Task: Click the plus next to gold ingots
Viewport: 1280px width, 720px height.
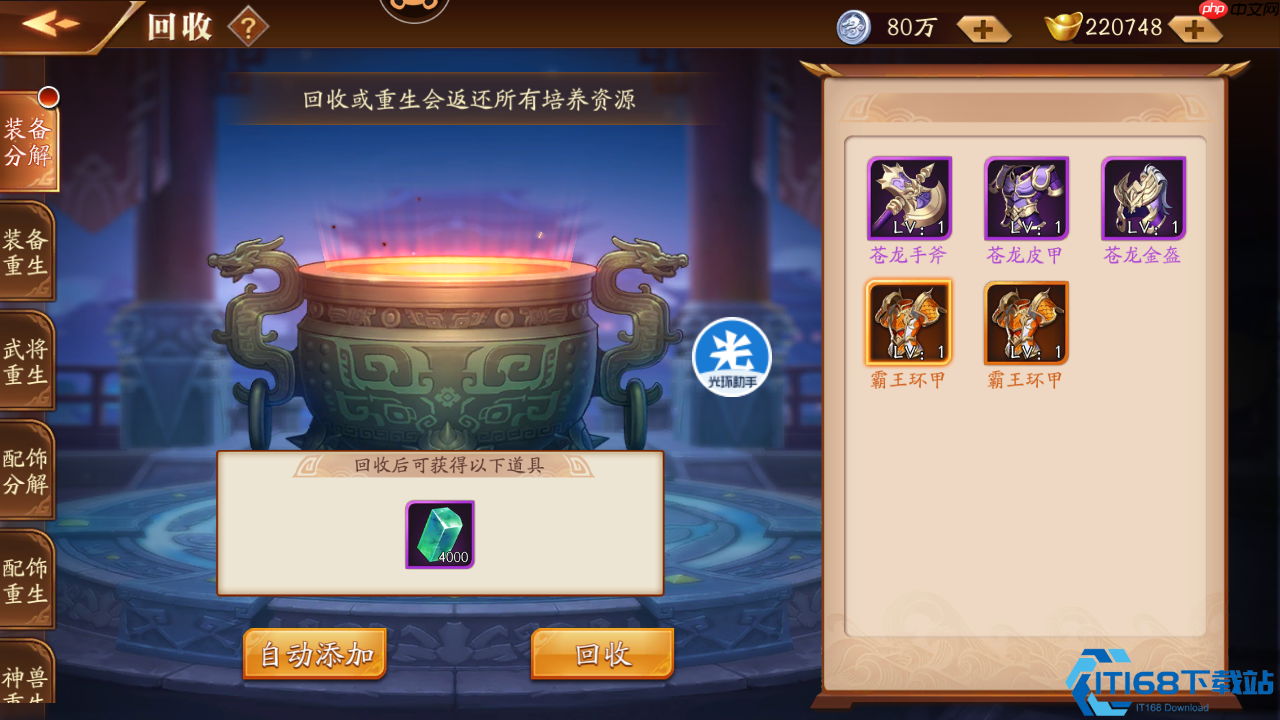Action: pyautogui.click(x=1193, y=28)
